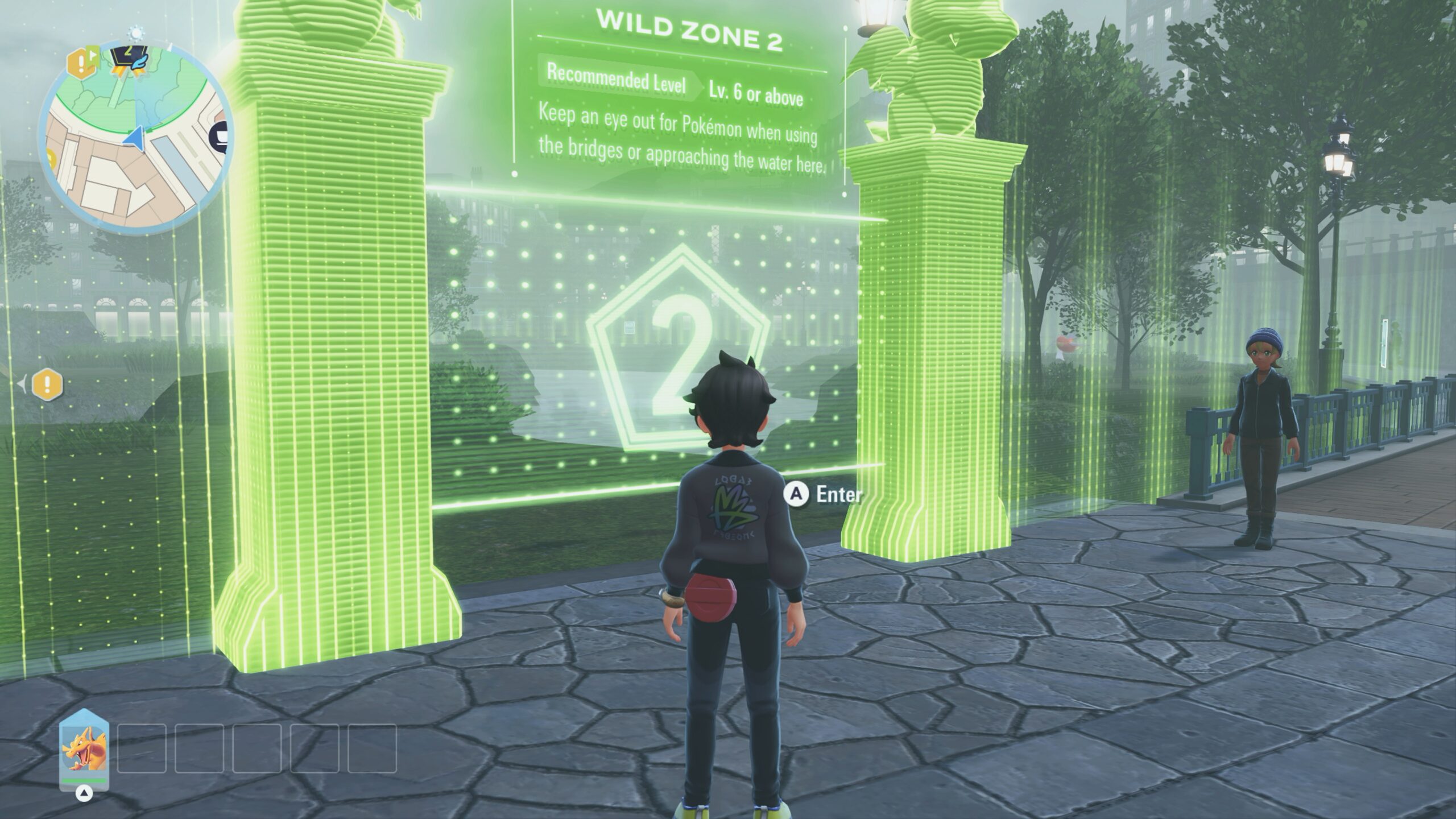The height and width of the screenshot is (819, 1456).
Task: Click the café cup marker on minimap
Action: [221, 135]
